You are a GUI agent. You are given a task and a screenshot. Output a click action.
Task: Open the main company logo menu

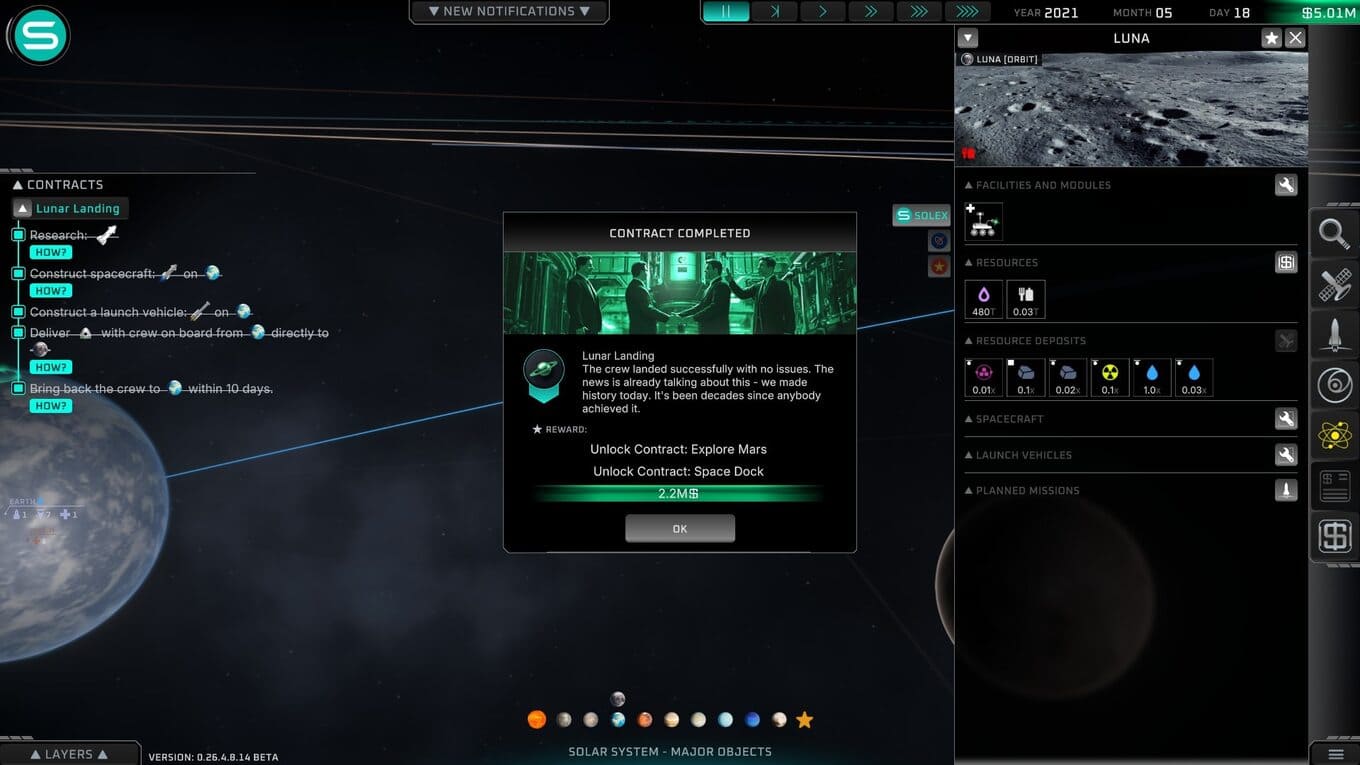click(x=39, y=36)
